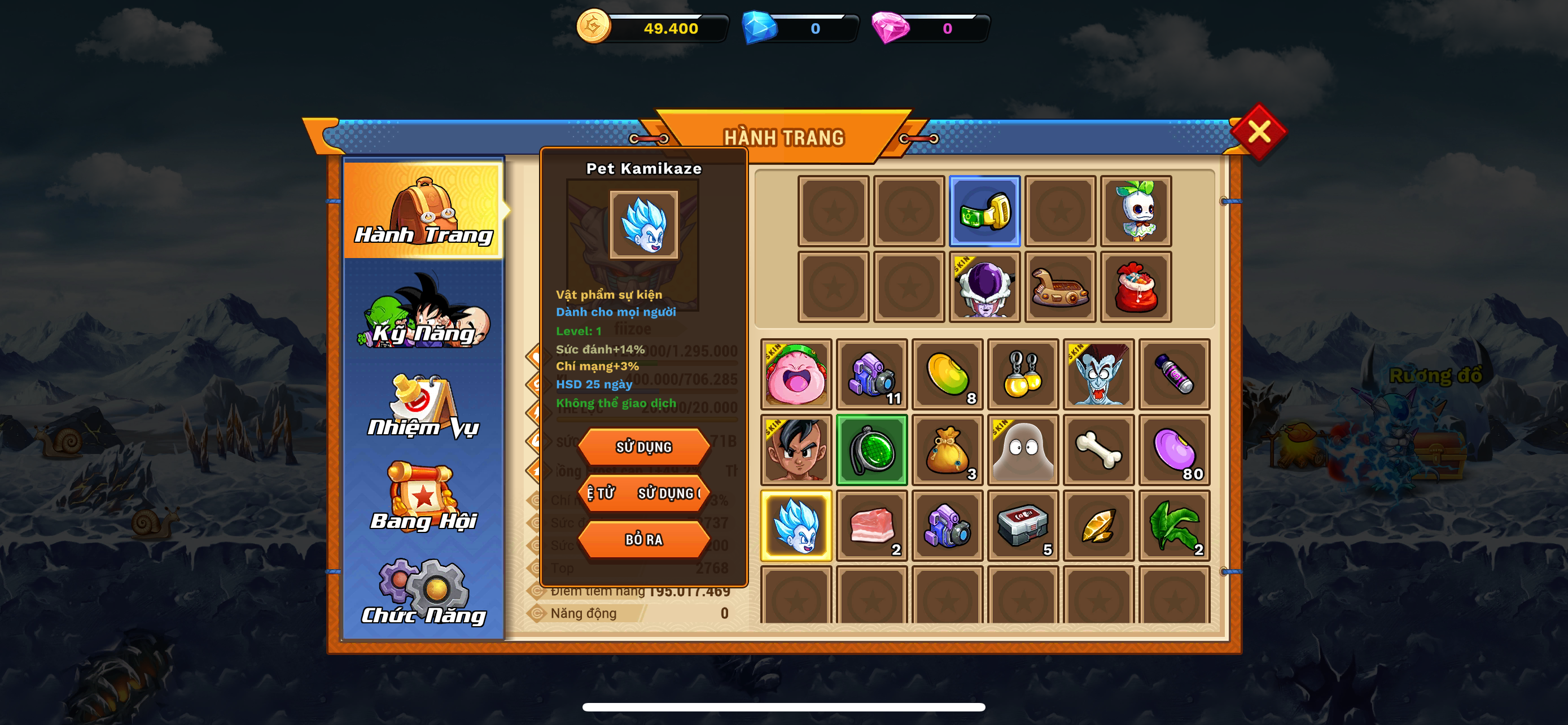Switch to the Kỹ Năng tab
The width and height of the screenshot is (1568, 725).
[x=424, y=313]
